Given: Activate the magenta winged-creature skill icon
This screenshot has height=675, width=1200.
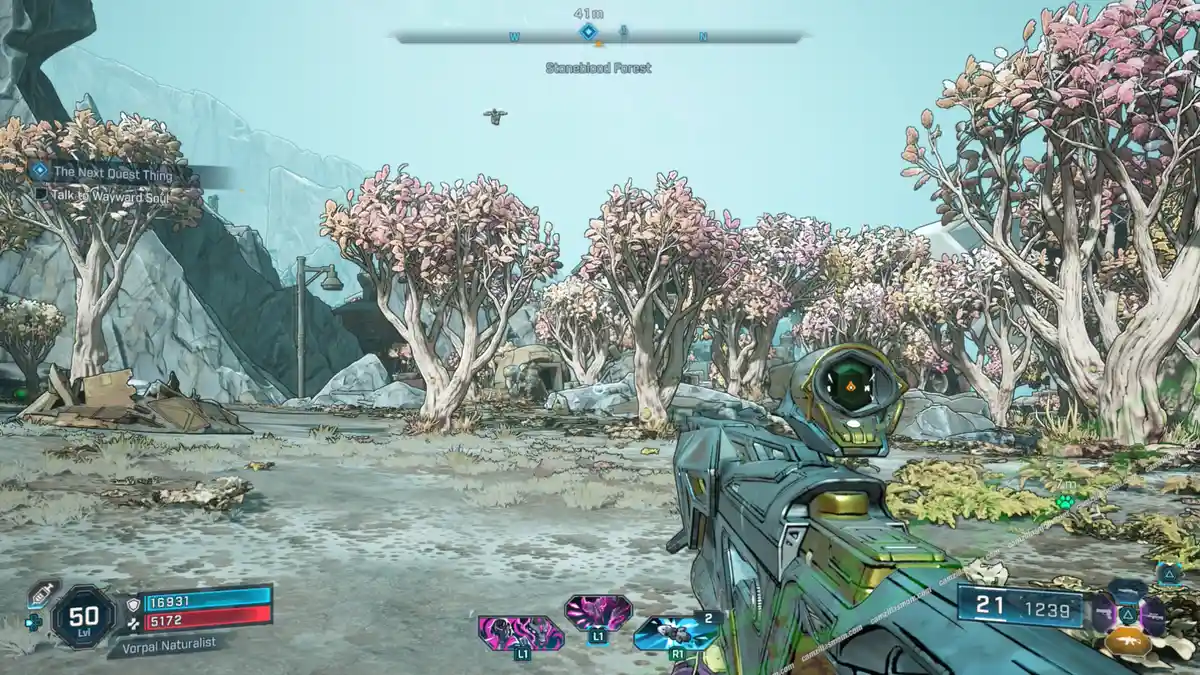Looking at the screenshot, I should [598, 611].
